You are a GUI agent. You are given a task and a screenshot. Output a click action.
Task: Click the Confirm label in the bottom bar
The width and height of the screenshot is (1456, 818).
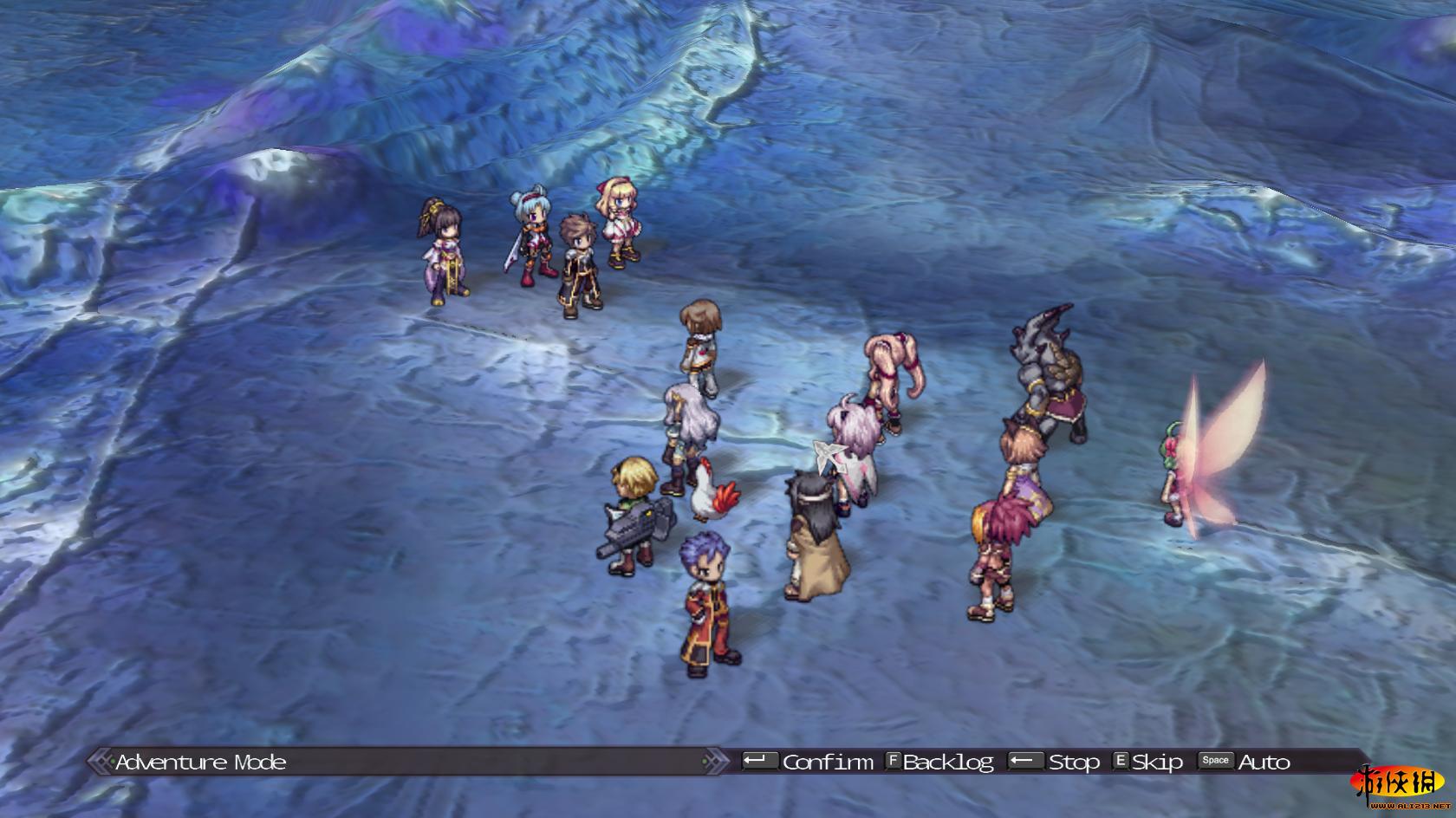click(x=828, y=762)
